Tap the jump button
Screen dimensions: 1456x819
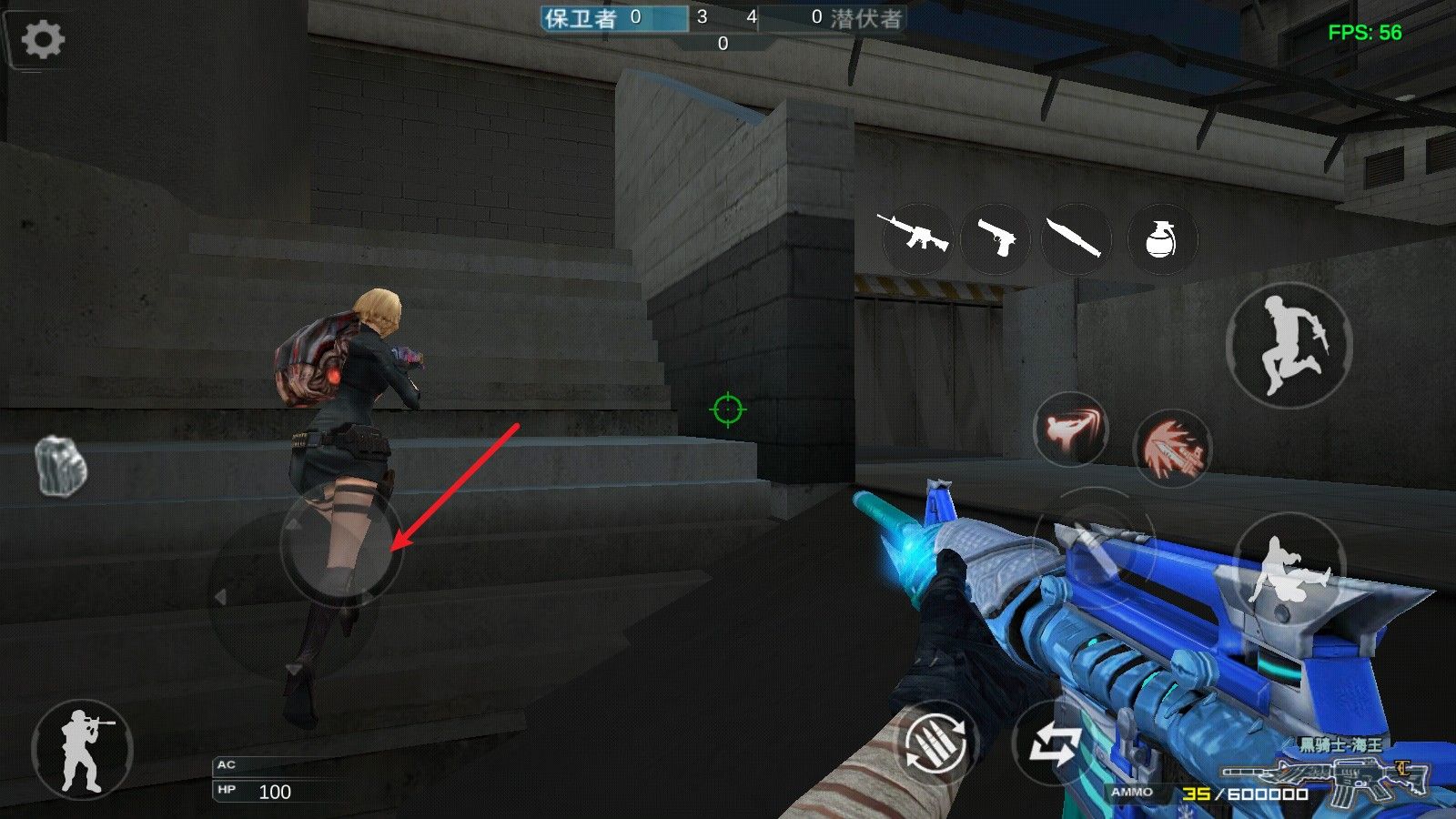pyautogui.click(x=1289, y=345)
